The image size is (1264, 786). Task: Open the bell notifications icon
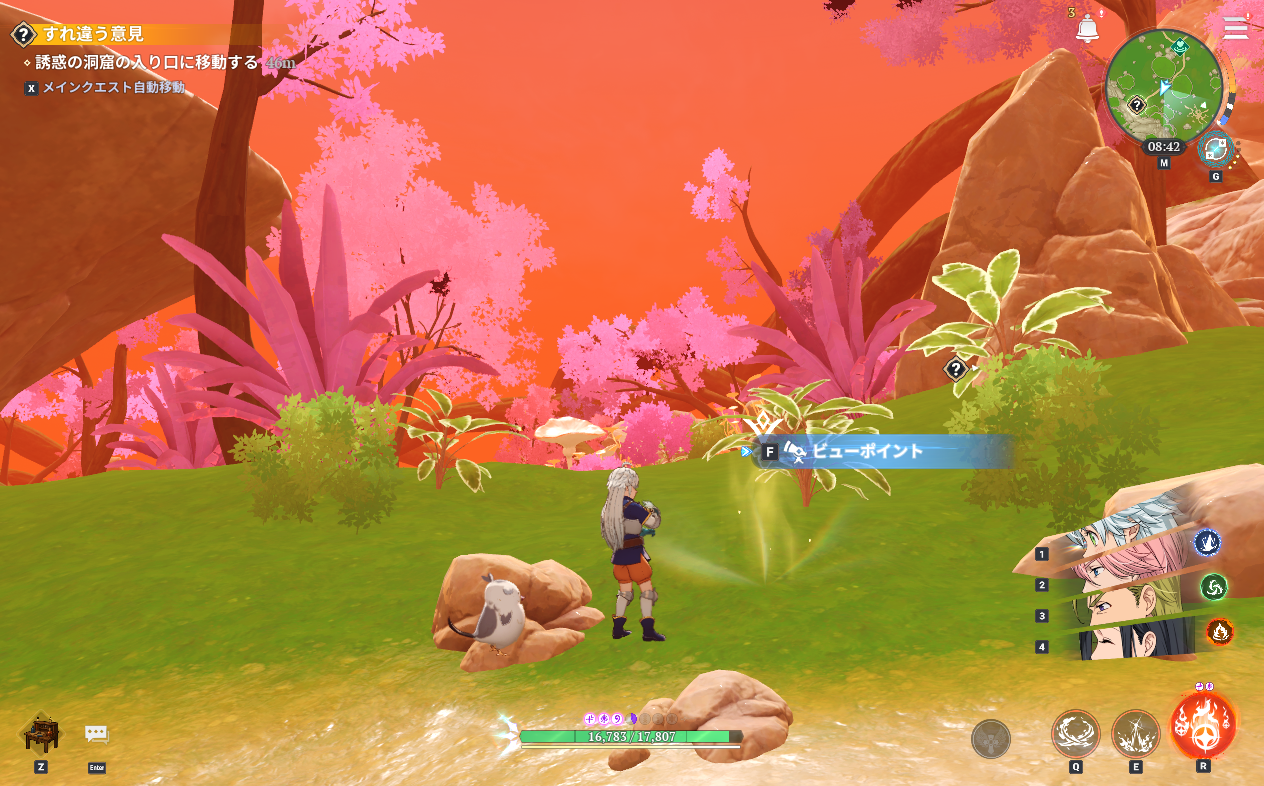click(1087, 29)
